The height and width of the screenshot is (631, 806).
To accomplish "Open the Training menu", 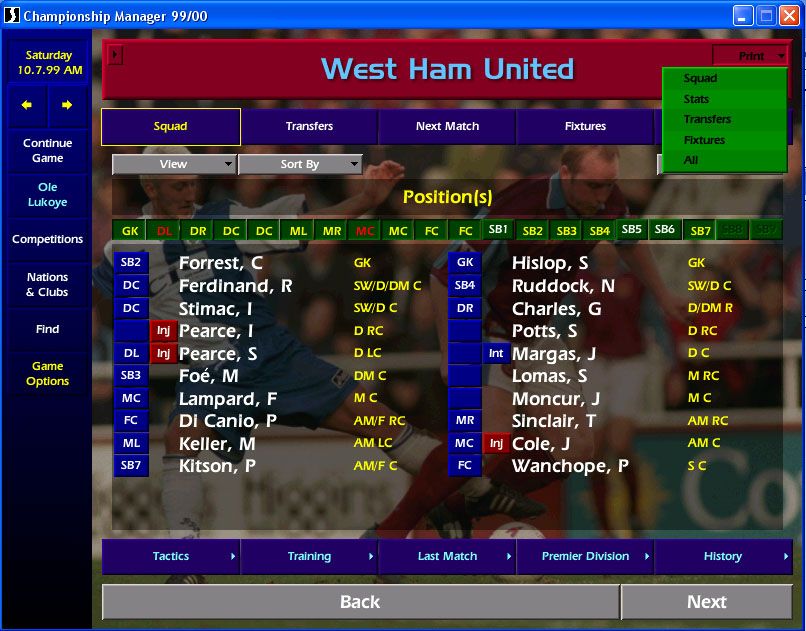I will 309,557.
